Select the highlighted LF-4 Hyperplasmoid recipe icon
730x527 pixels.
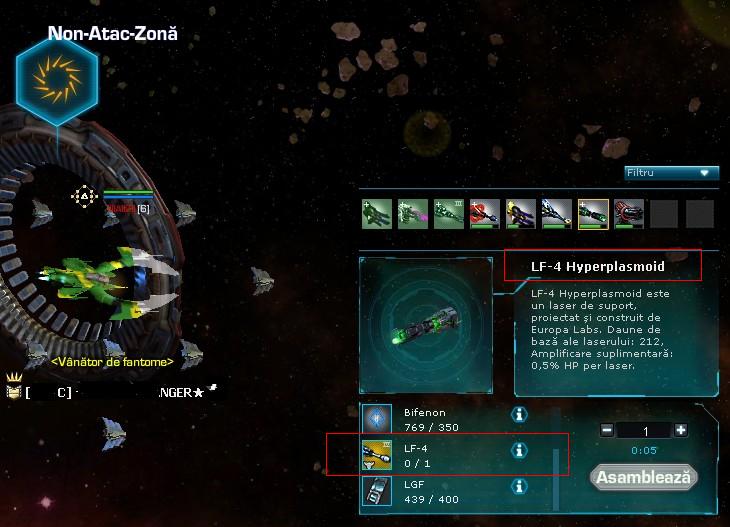593,214
